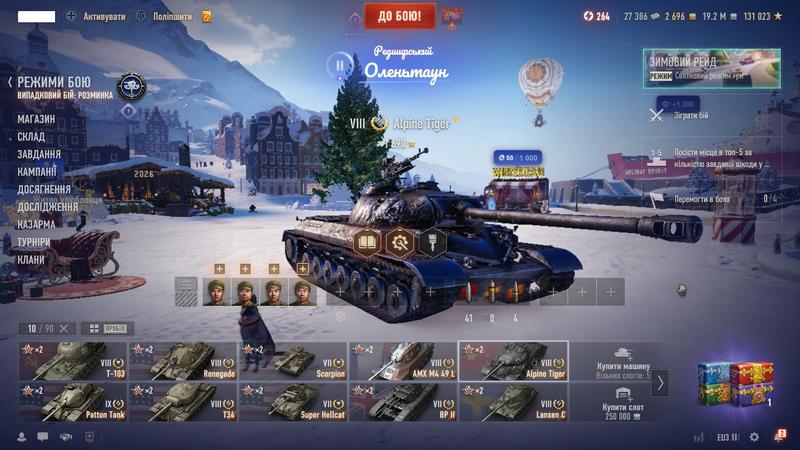Image resolution: width=800 pixels, height=450 pixels.
Task: Open the ДОСЯГНЕННЯ menu entry
Action: 44,189
